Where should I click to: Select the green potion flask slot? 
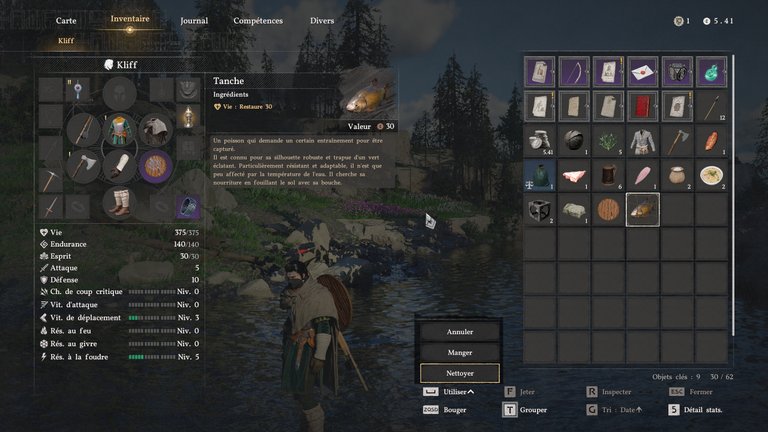[x=710, y=72]
